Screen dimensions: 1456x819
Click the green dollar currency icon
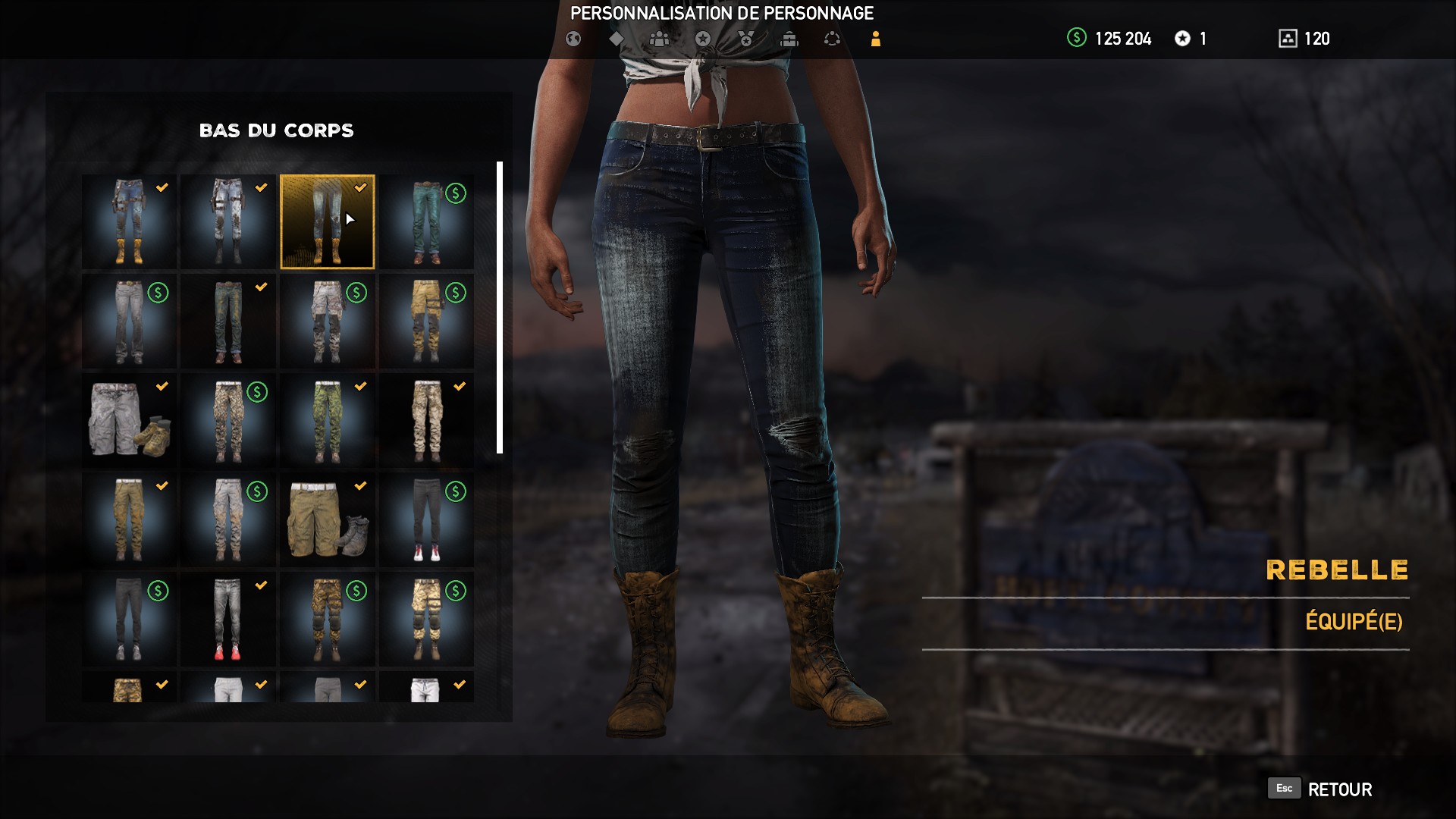pyautogui.click(x=1076, y=39)
